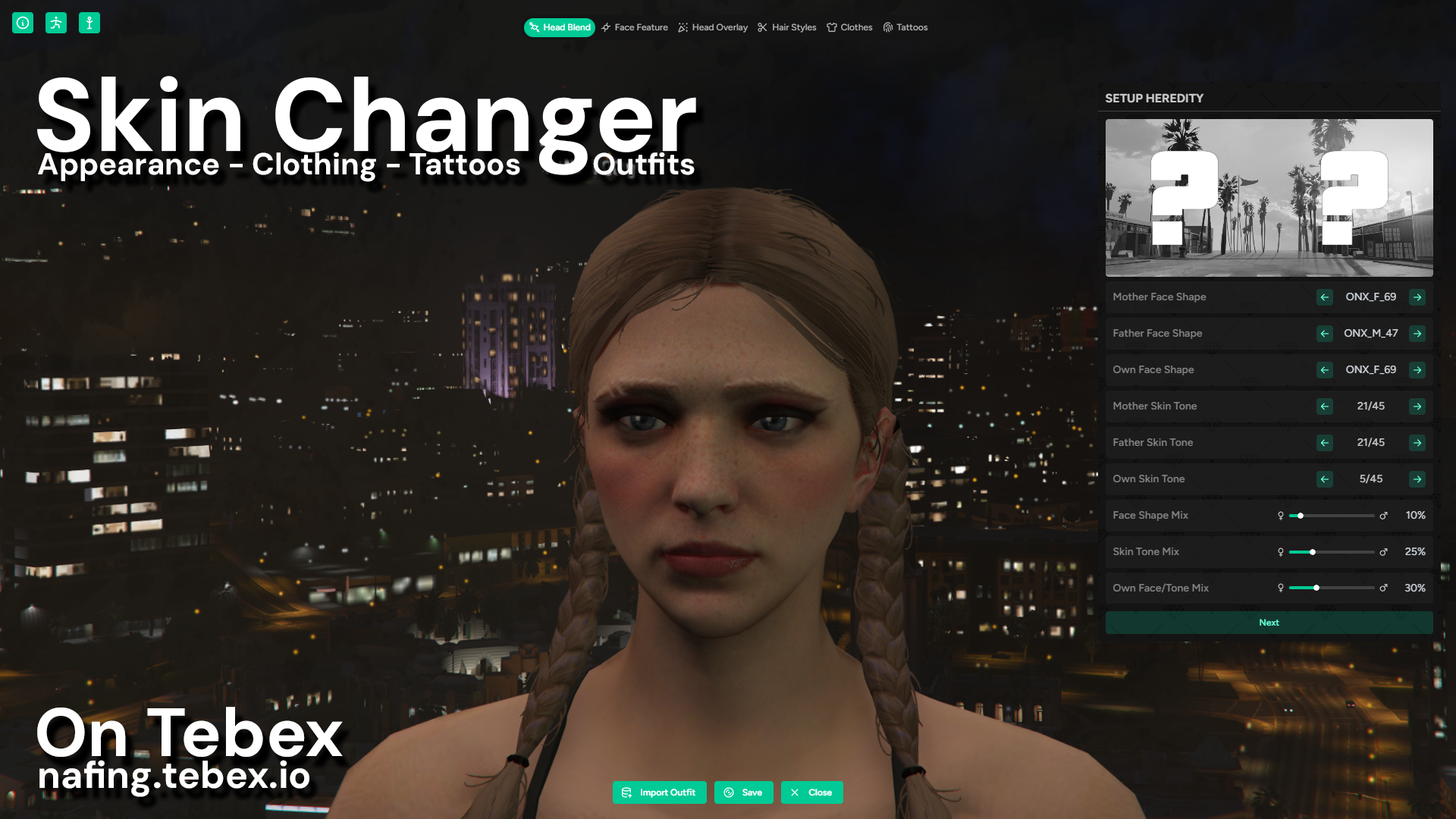Screen dimensions: 1456x819
Task: Click the female symbol on Face Shape Mix
Action: coord(1279,515)
